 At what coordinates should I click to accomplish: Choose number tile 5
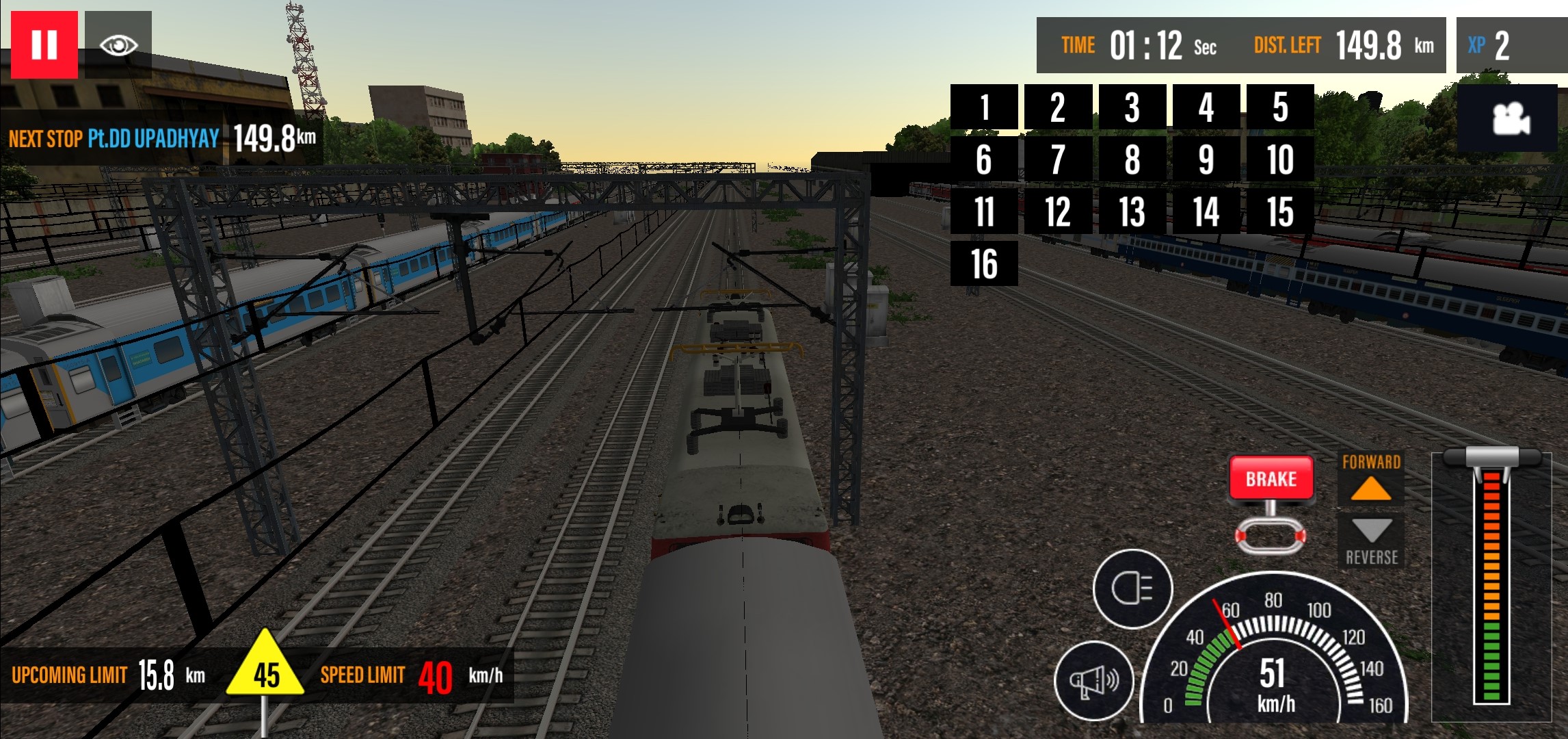coord(1280,107)
